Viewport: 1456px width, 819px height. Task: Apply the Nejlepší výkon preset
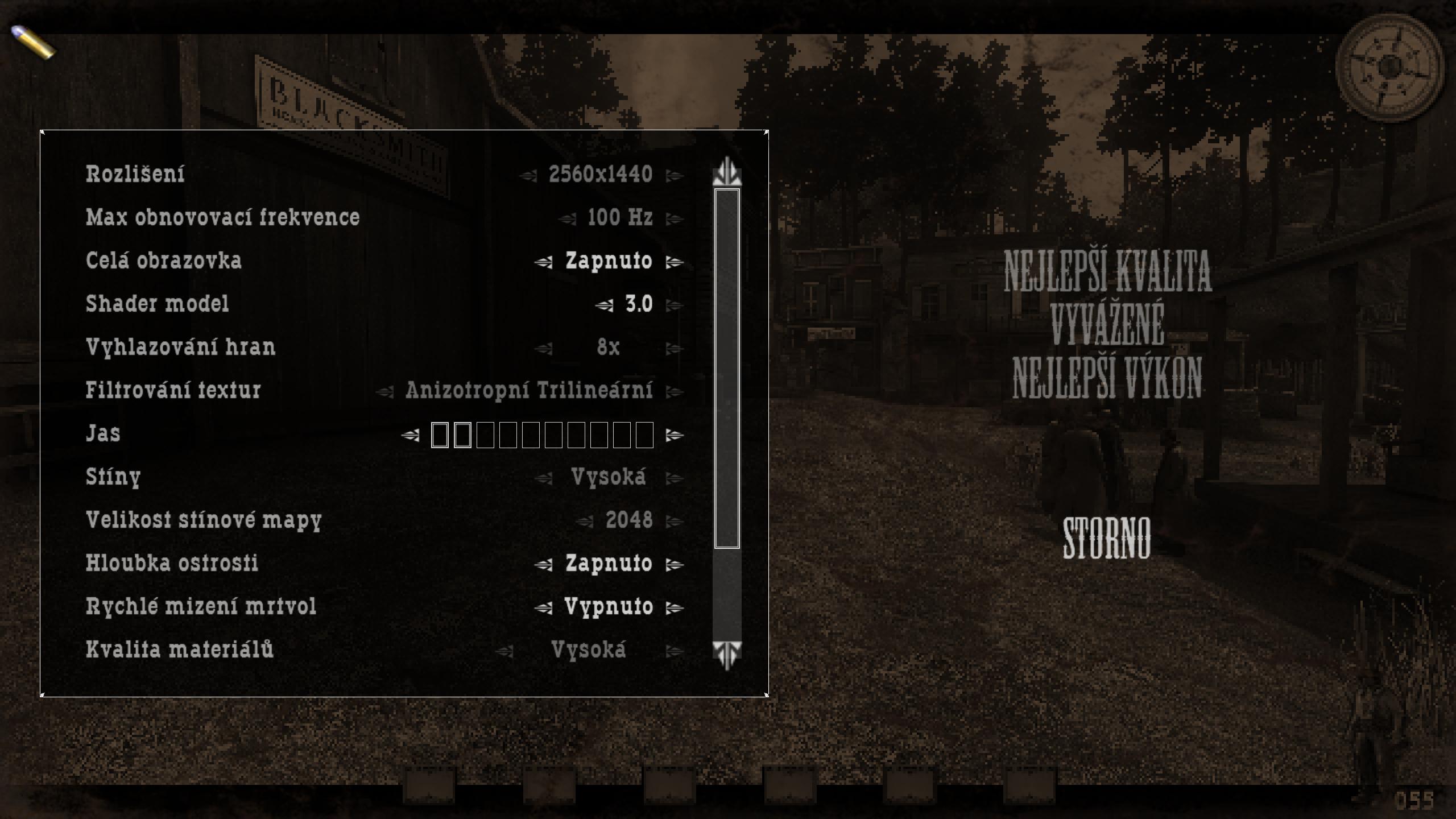click(1107, 378)
